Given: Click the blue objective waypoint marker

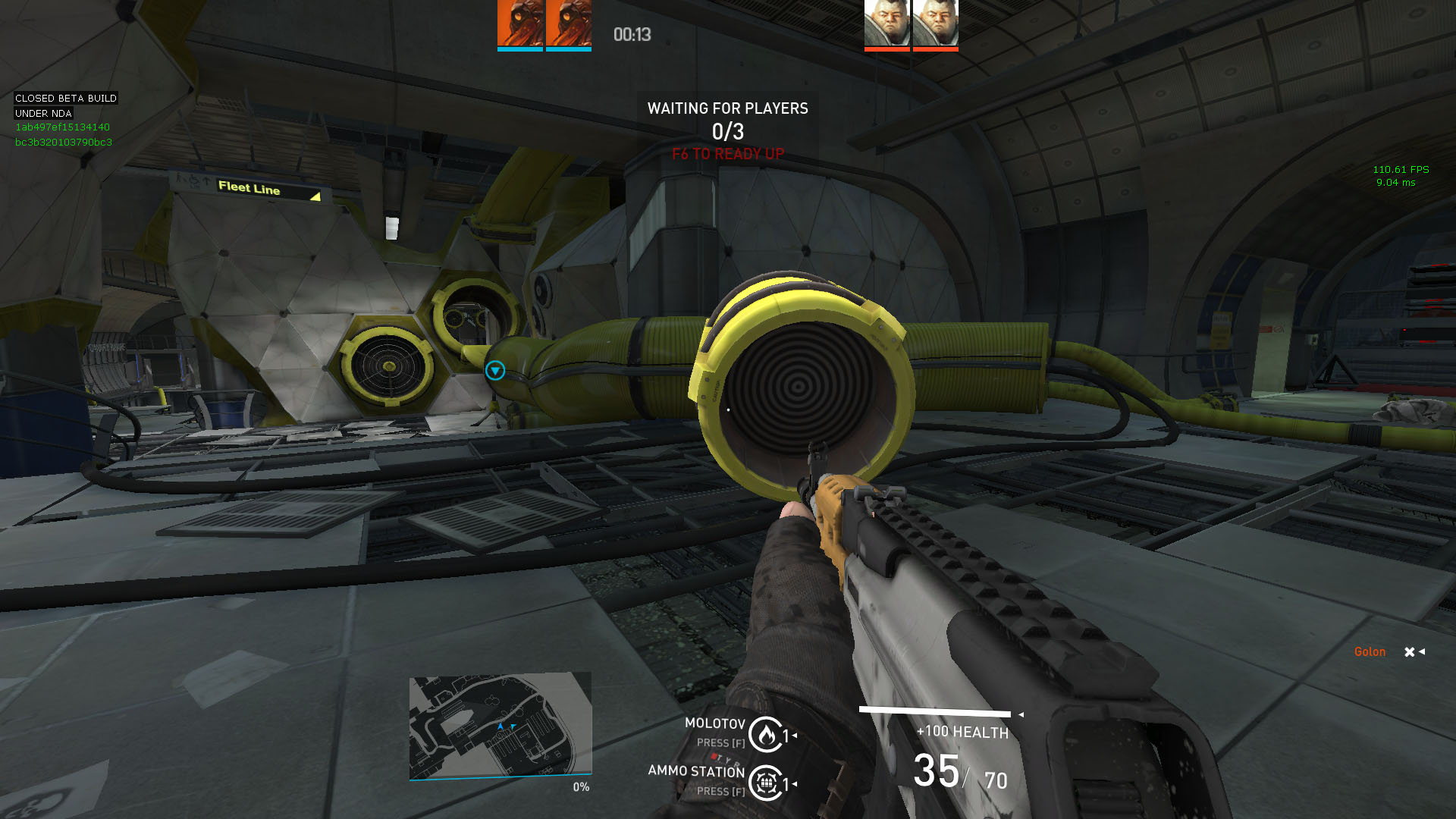Looking at the screenshot, I should pos(495,370).
